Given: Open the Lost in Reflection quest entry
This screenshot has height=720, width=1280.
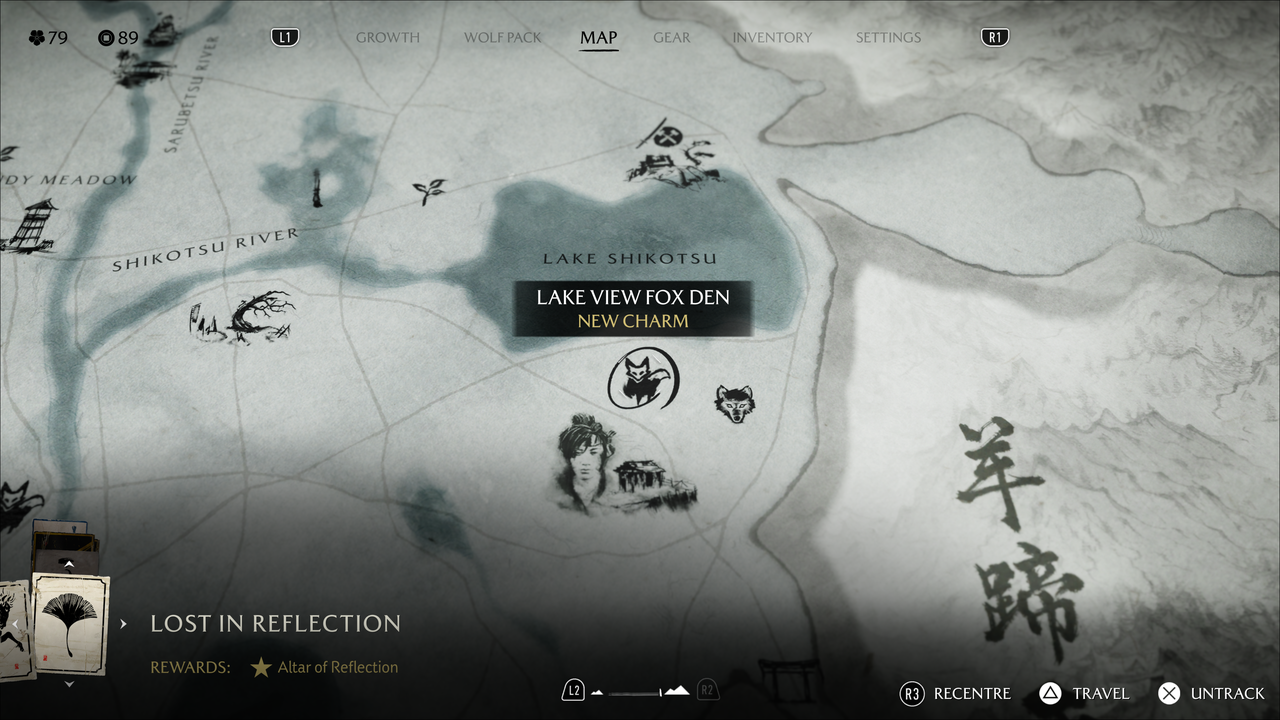Looking at the screenshot, I should click(x=275, y=624).
